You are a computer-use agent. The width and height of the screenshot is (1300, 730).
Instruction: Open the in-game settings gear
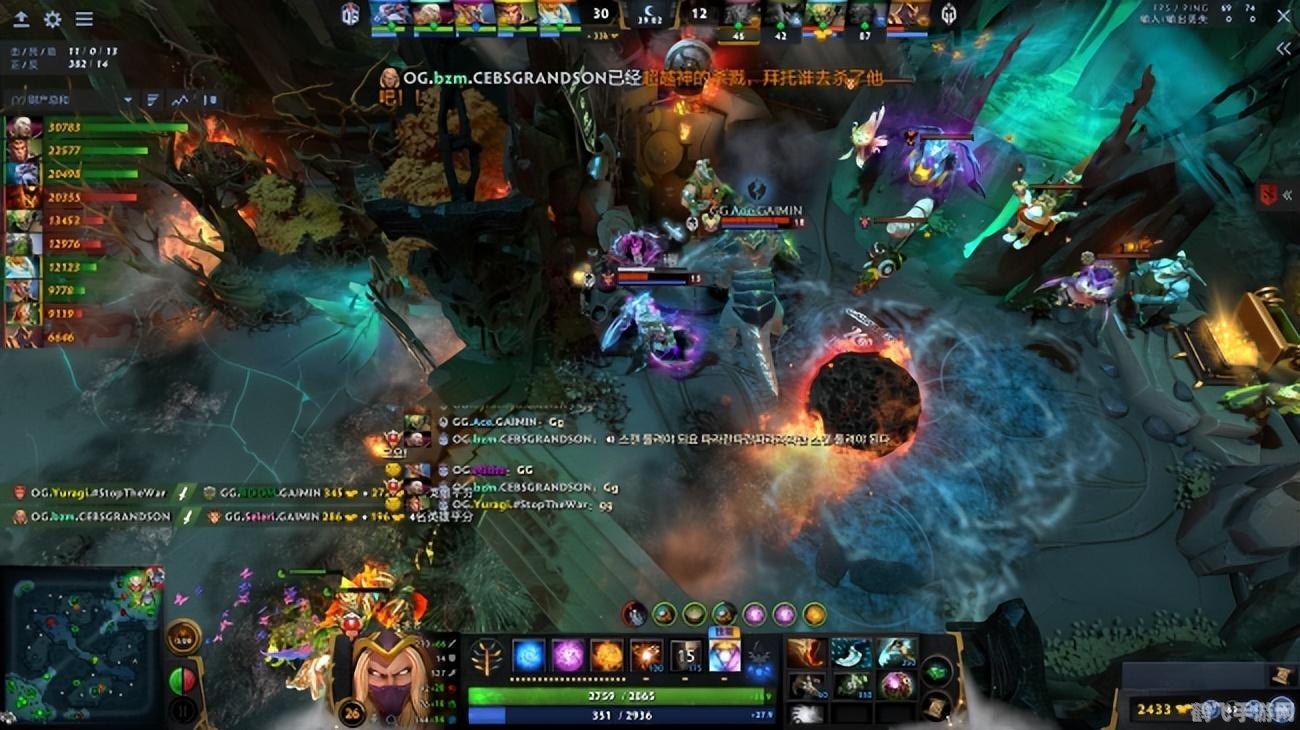point(53,18)
